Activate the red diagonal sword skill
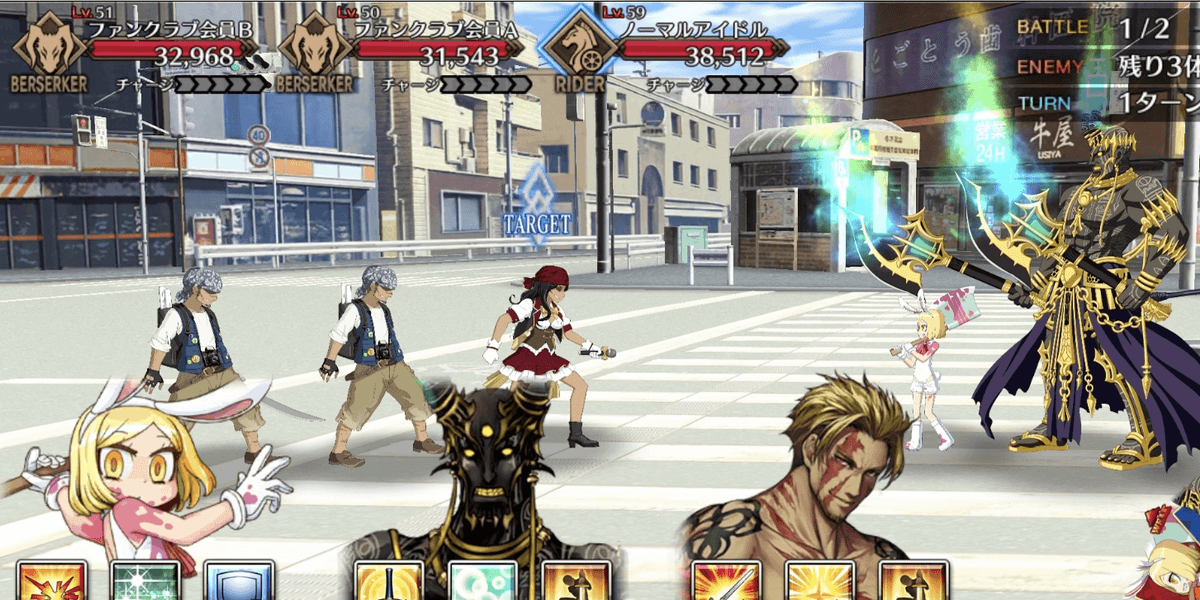 coord(726,582)
